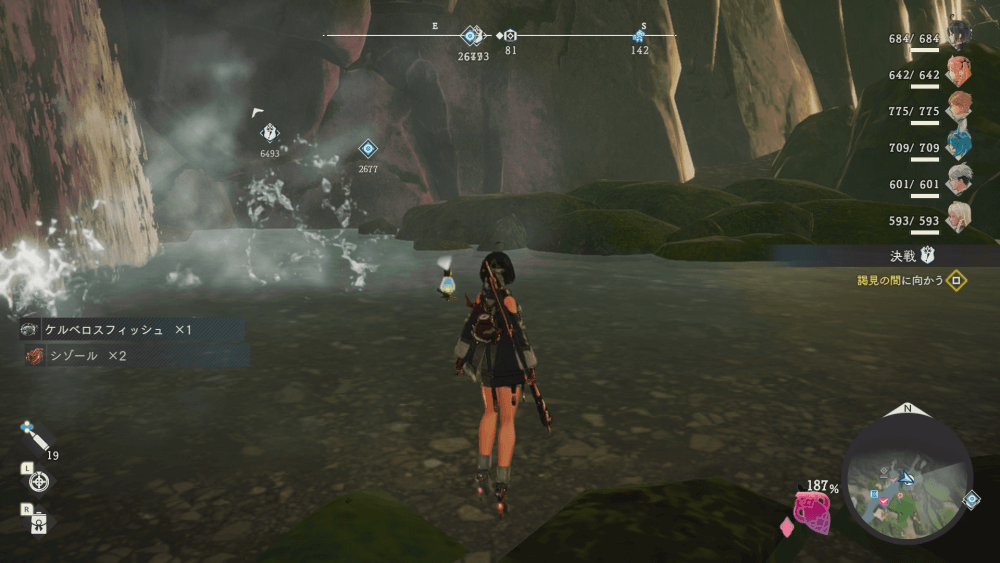
Task: Activate the crosshair target icon
Action: 39,482
